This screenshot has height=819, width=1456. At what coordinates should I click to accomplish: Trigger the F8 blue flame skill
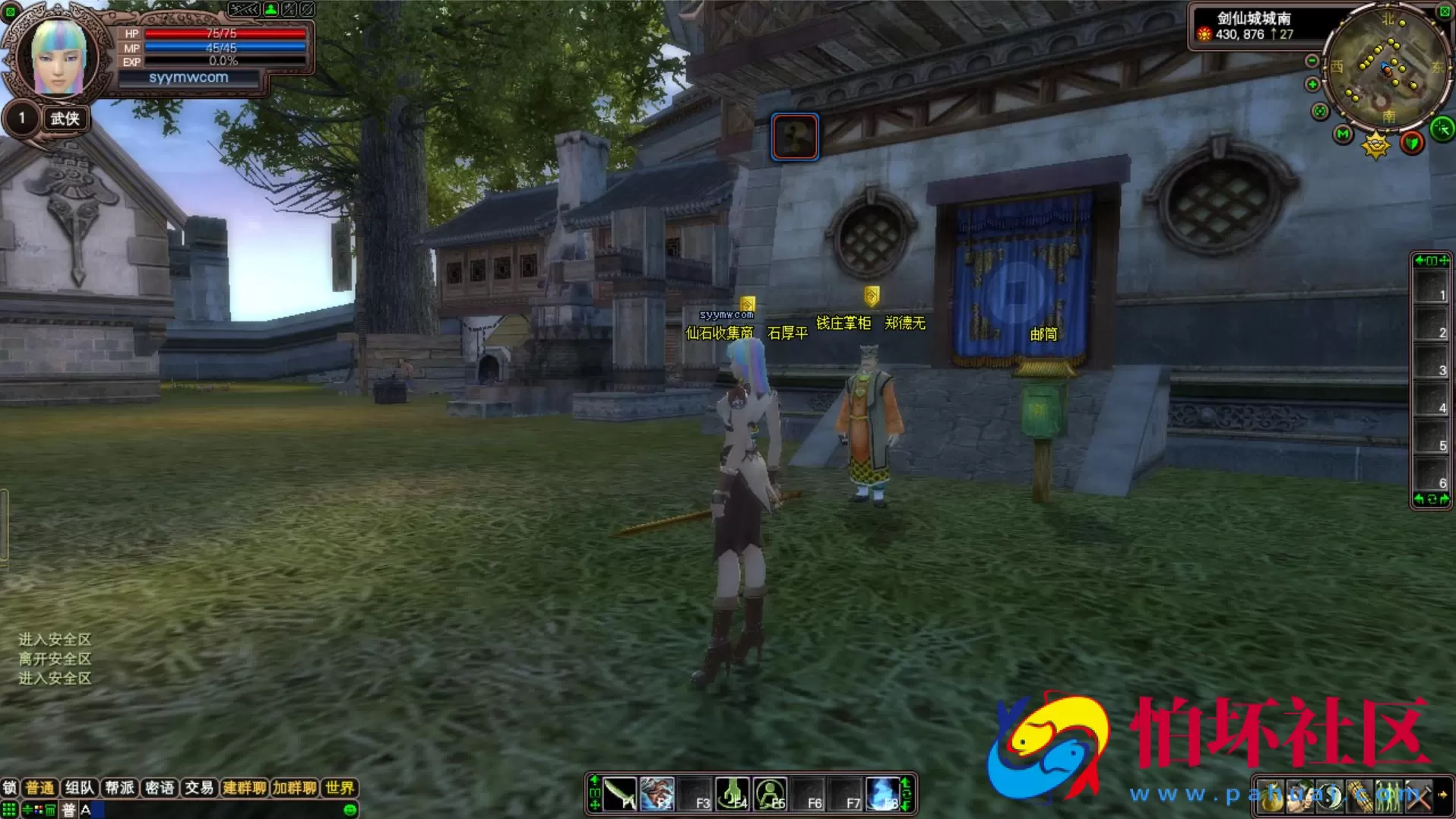pyautogui.click(x=883, y=795)
